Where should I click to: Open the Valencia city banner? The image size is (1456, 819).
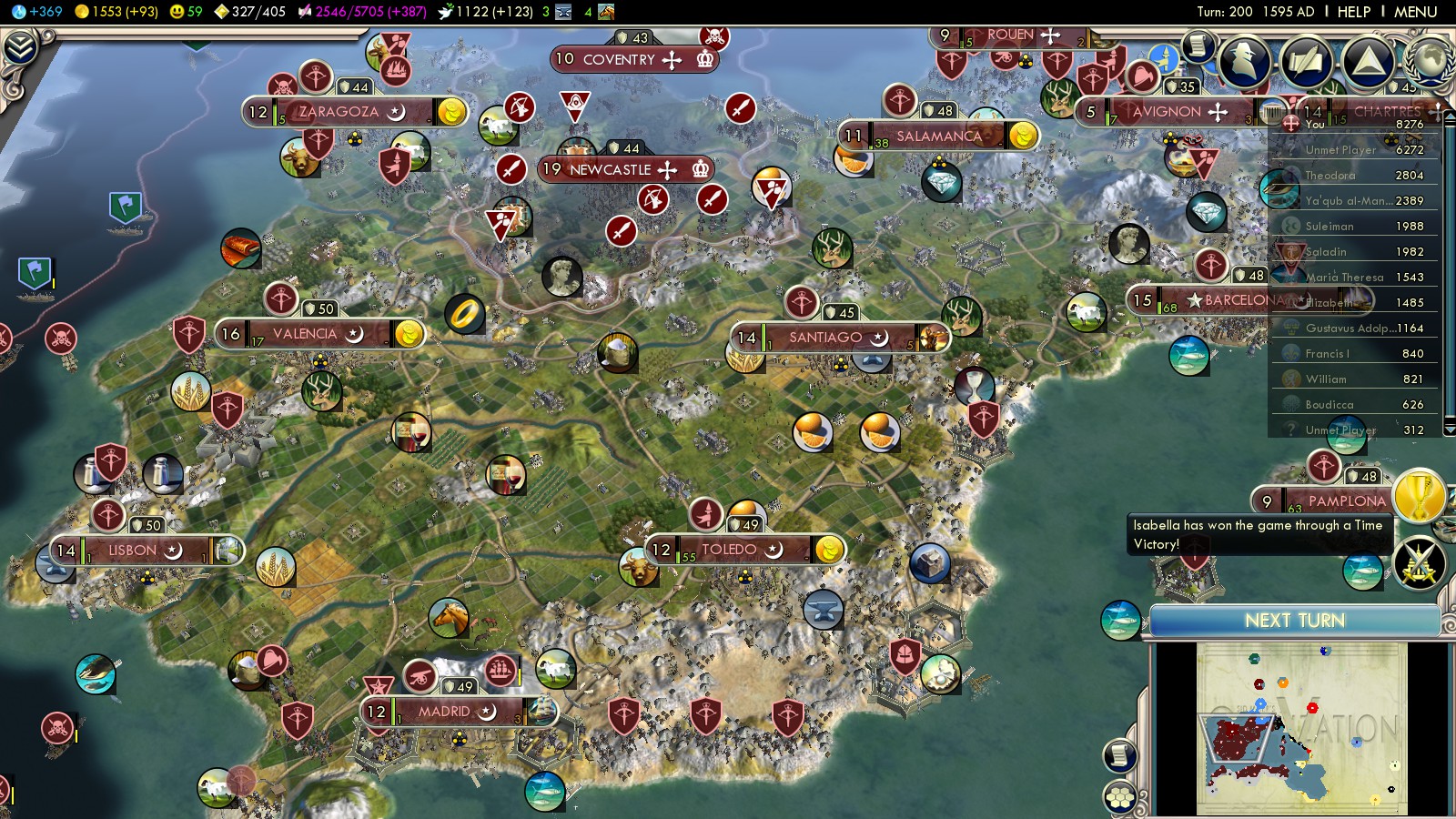pyautogui.click(x=305, y=334)
